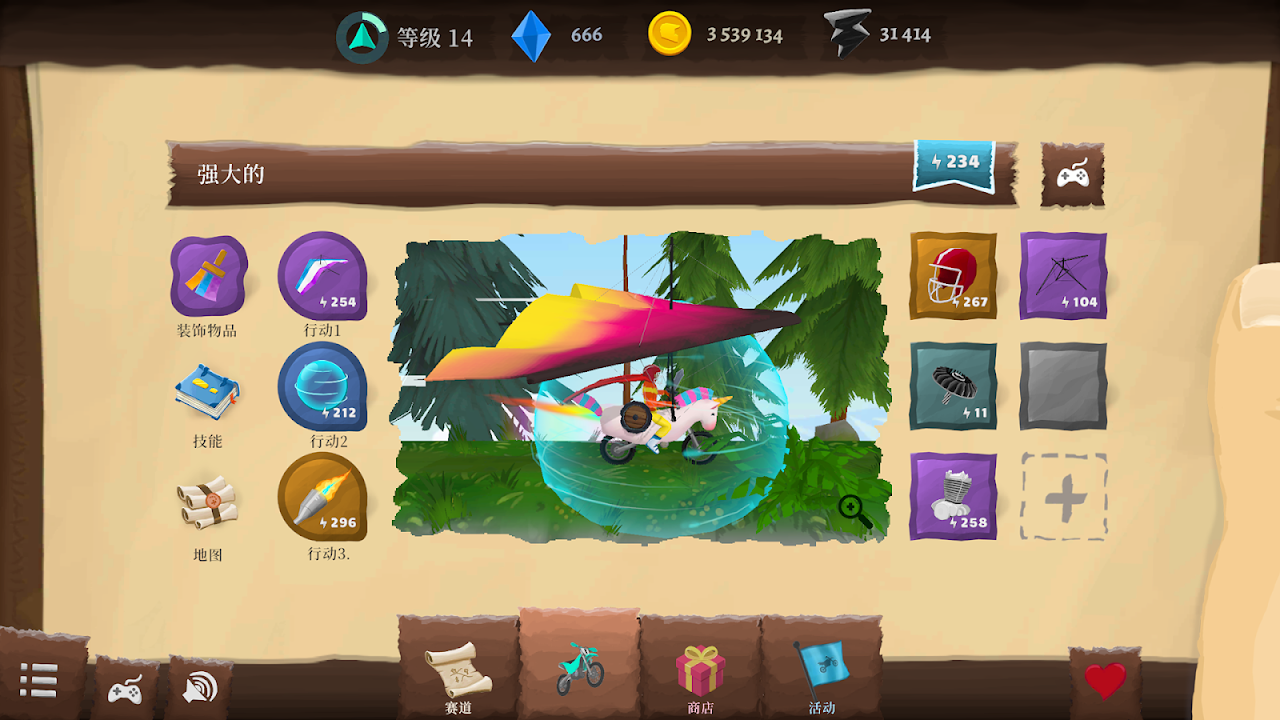This screenshot has width=1280, height=720.
Task: Switch to the motorbike garage tab
Action: pos(580,668)
